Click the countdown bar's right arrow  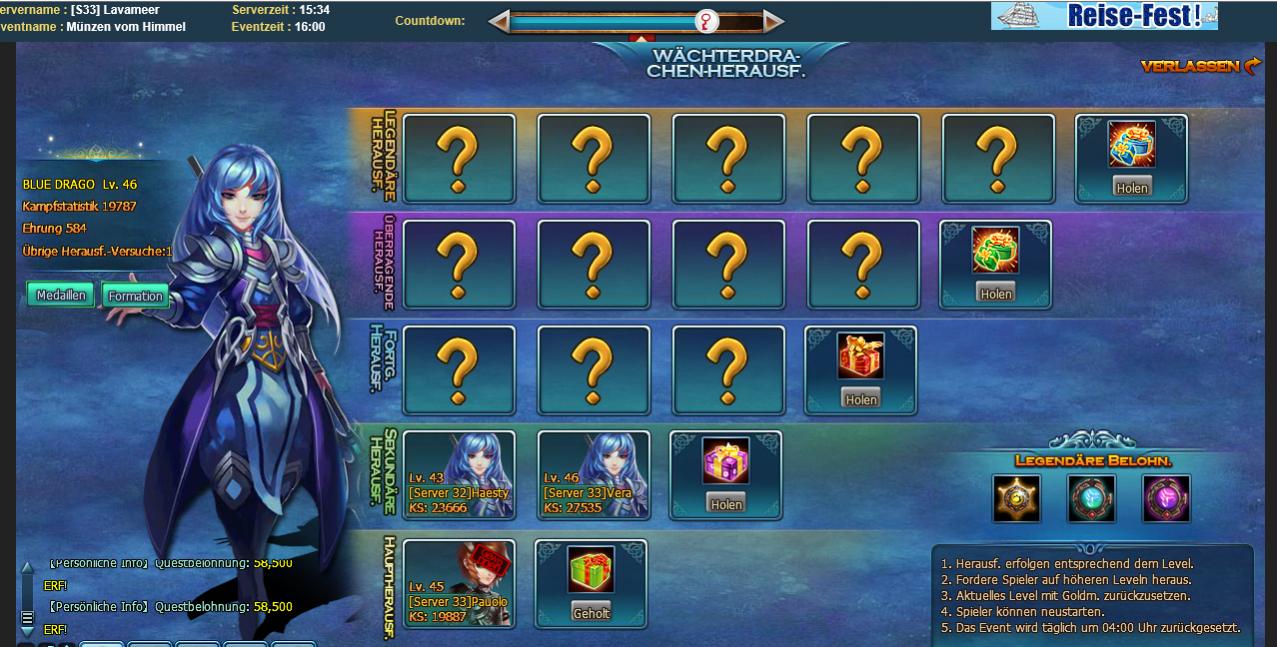pyautogui.click(x=774, y=21)
